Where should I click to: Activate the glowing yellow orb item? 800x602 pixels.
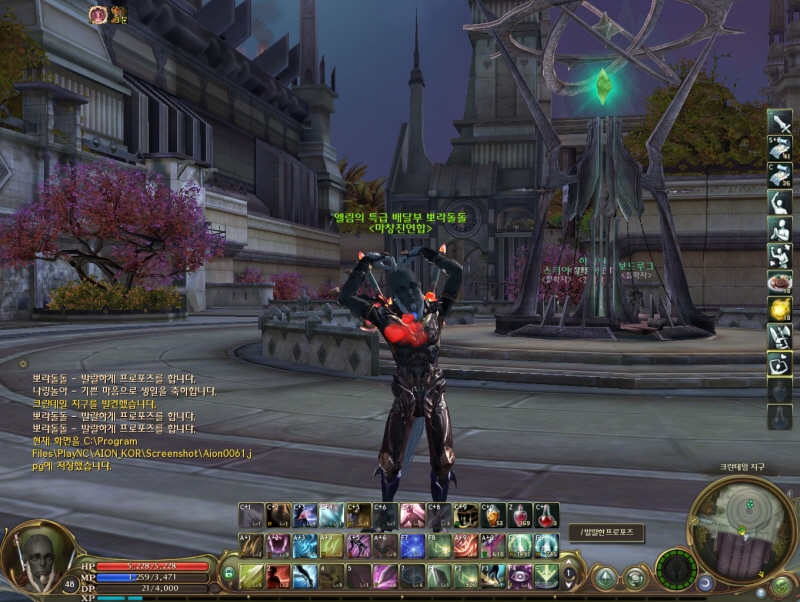coord(779,310)
